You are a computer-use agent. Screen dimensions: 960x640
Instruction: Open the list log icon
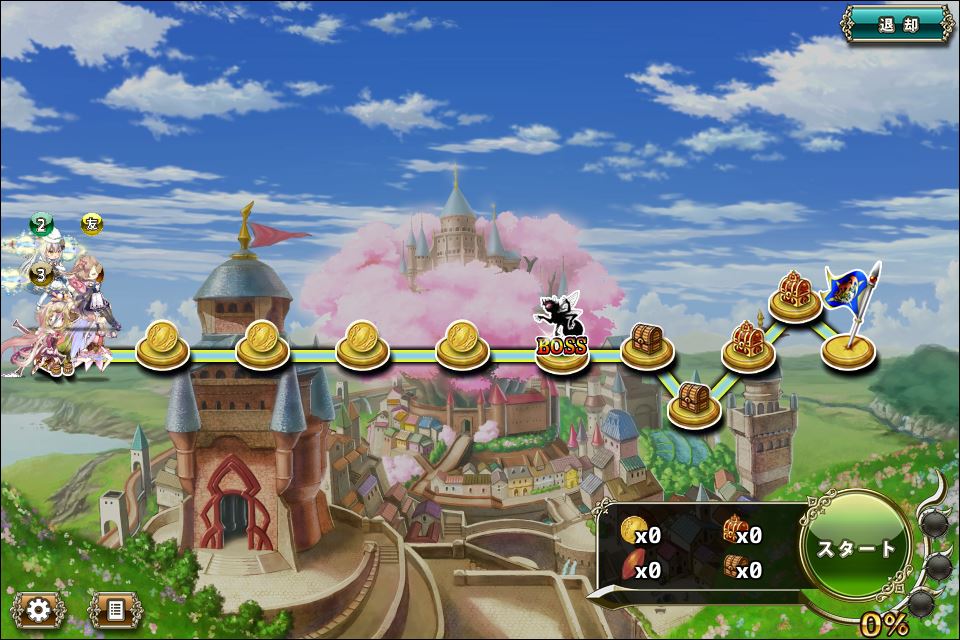114,608
